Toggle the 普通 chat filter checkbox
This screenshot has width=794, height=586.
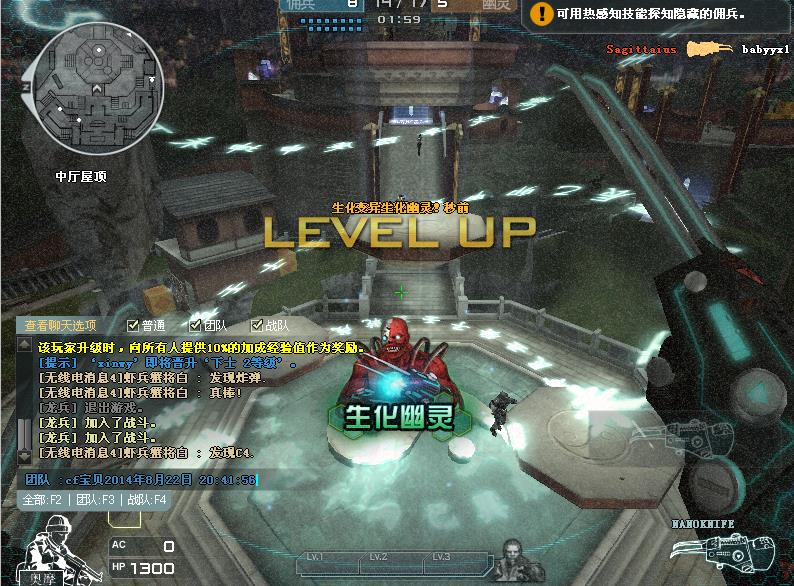click(133, 325)
